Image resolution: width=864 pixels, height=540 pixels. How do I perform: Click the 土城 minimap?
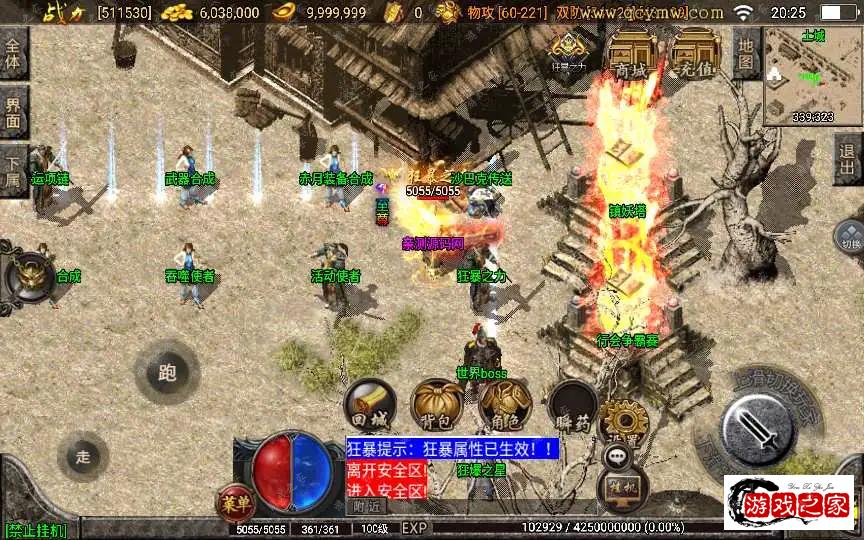[813, 75]
